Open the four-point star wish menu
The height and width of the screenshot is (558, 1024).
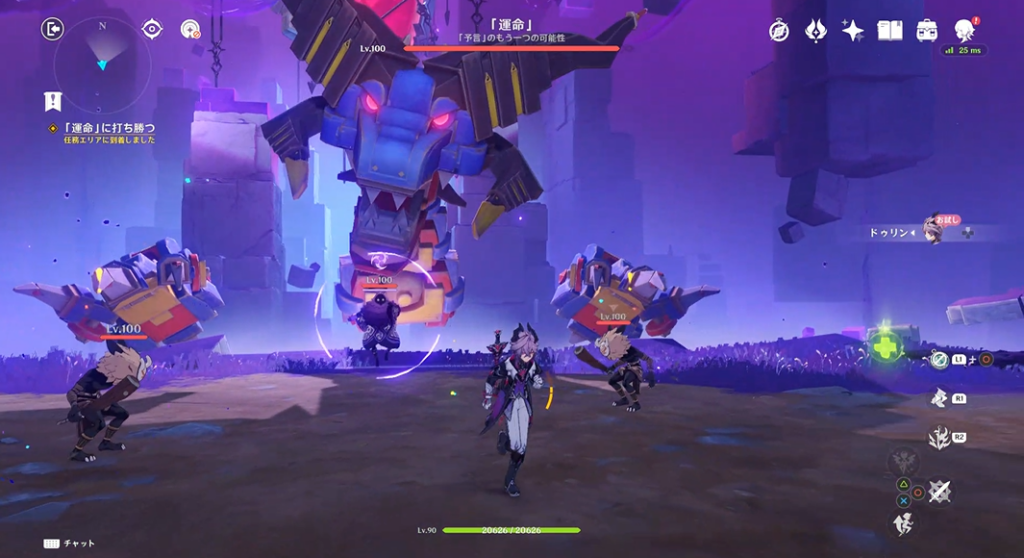(x=852, y=30)
